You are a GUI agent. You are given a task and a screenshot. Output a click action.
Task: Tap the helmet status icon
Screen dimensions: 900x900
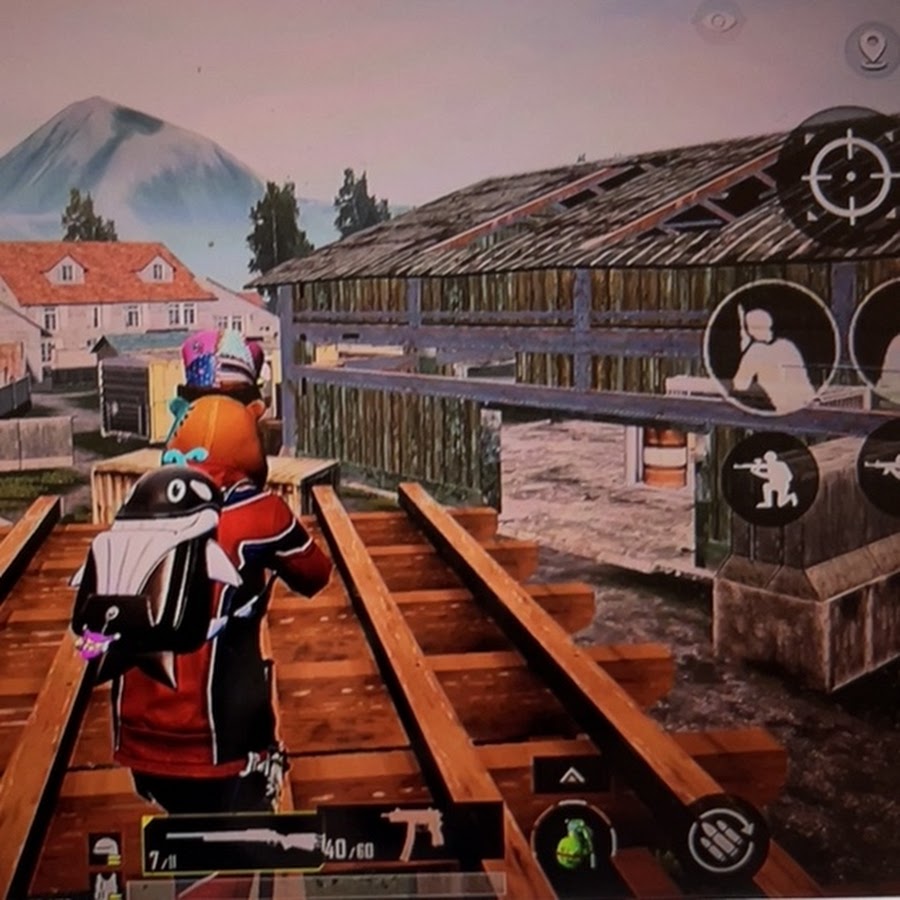(x=104, y=847)
